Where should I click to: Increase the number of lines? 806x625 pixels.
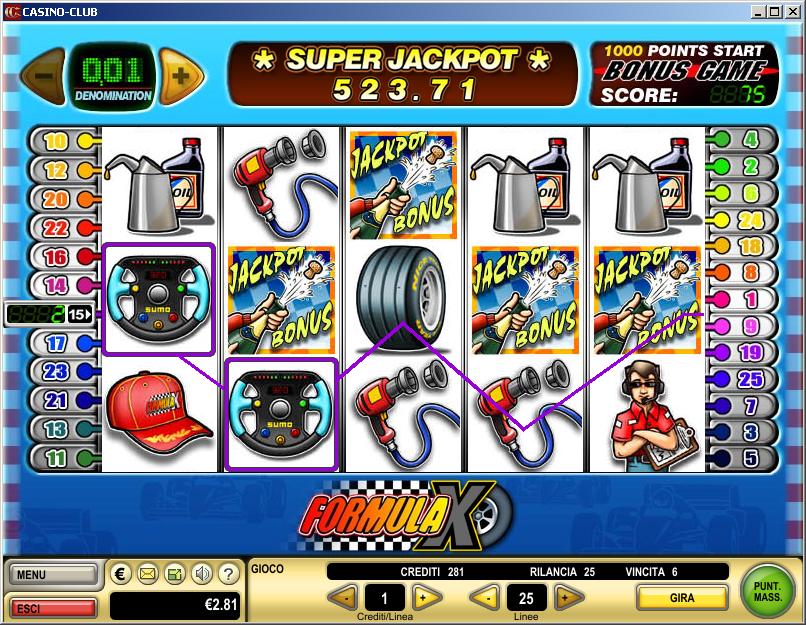click(x=567, y=598)
